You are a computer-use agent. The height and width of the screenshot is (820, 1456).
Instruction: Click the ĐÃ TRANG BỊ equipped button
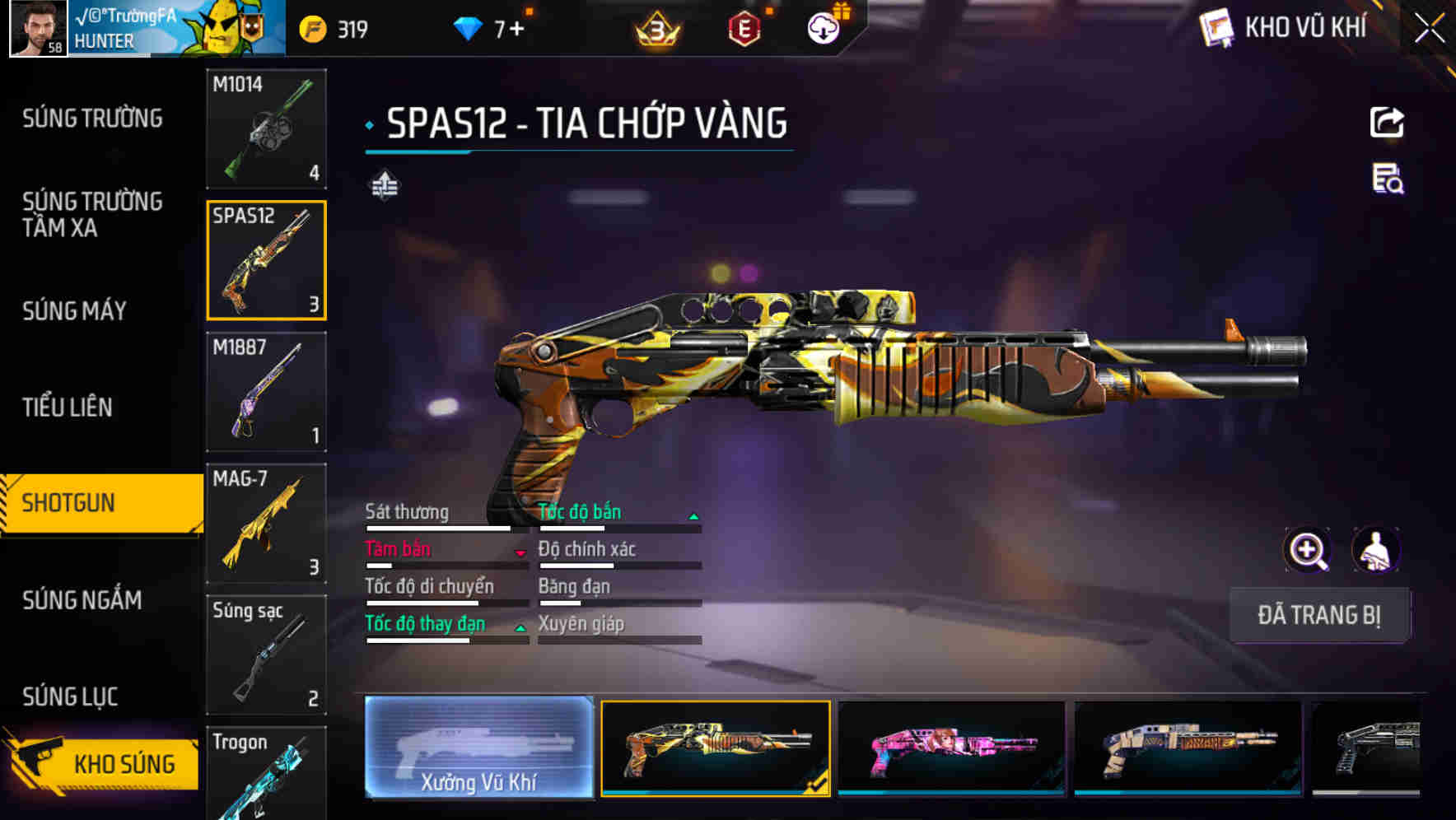pyautogui.click(x=1318, y=615)
